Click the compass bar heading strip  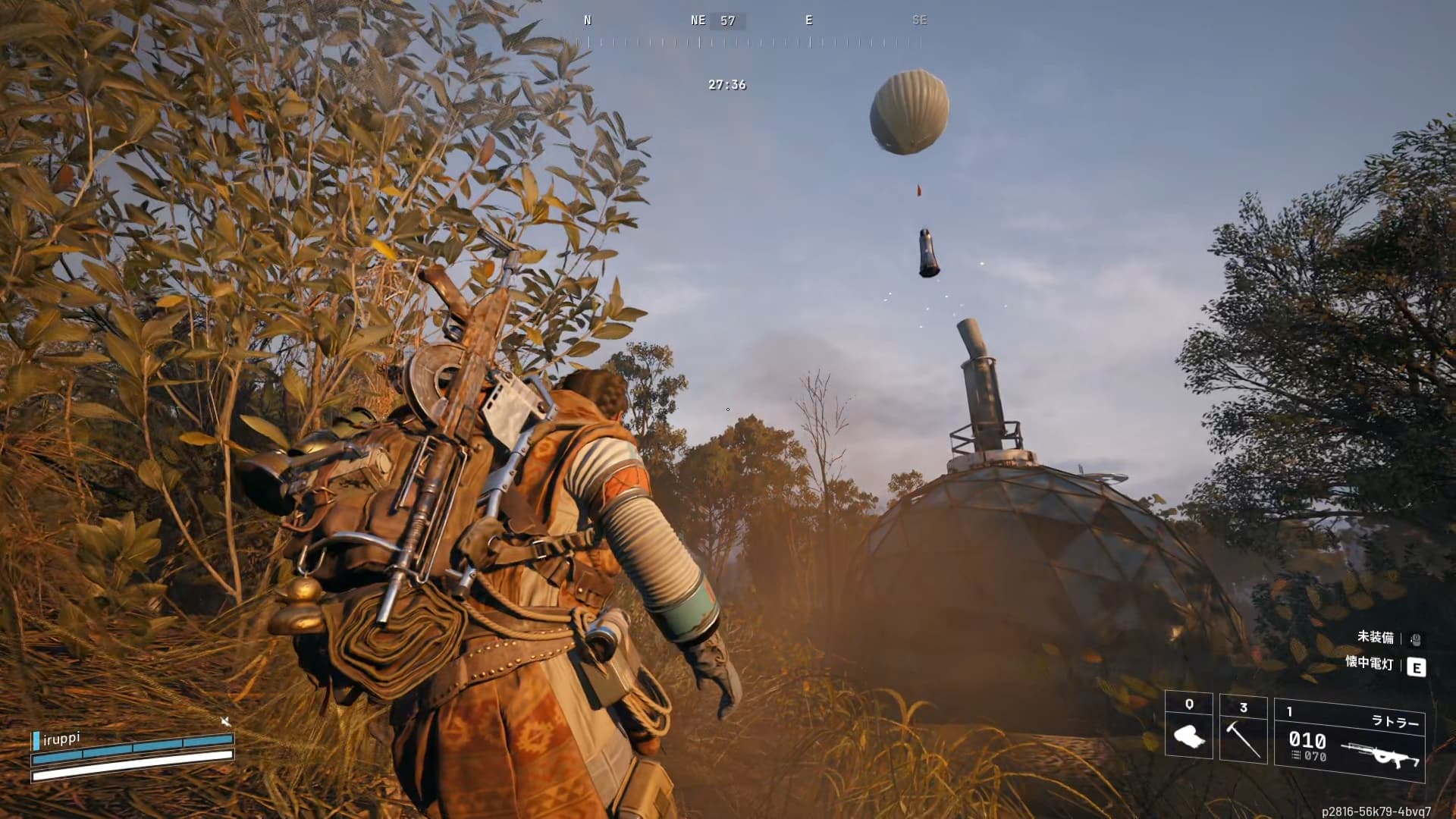[752, 32]
